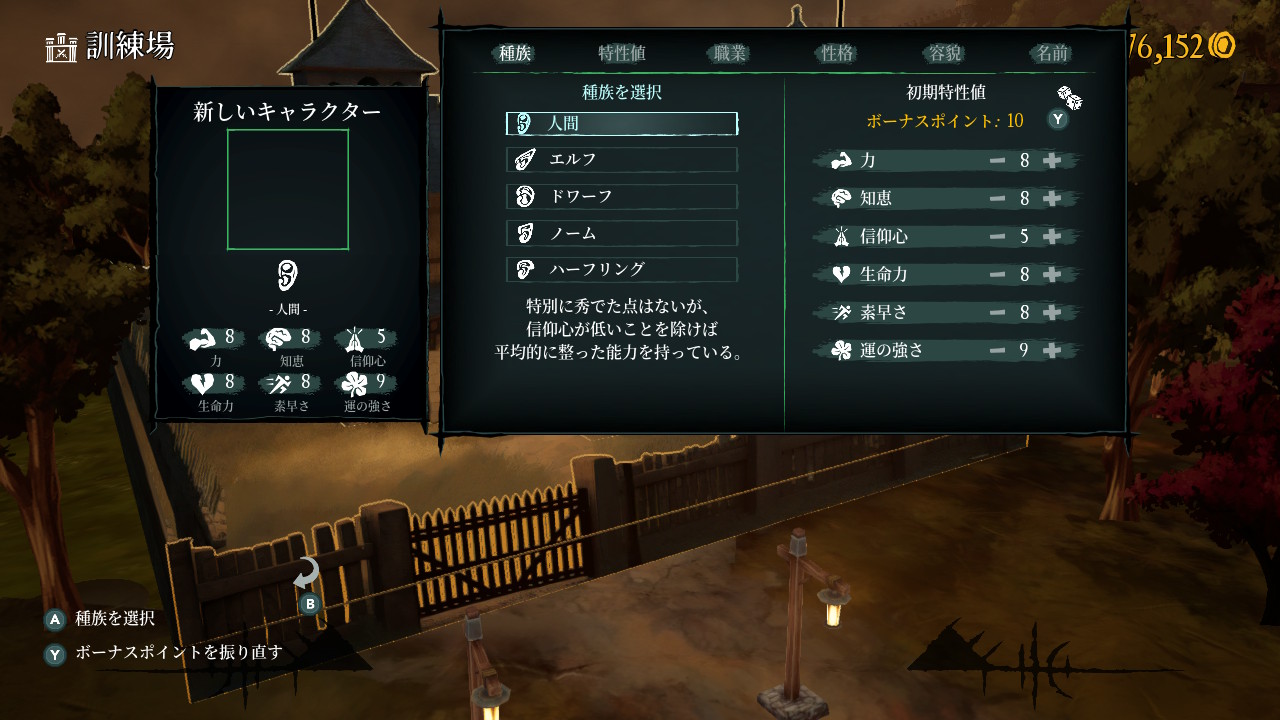Raise 信仰心 (faith) using the plus button
The width and height of the screenshot is (1280, 720).
(x=1052, y=237)
